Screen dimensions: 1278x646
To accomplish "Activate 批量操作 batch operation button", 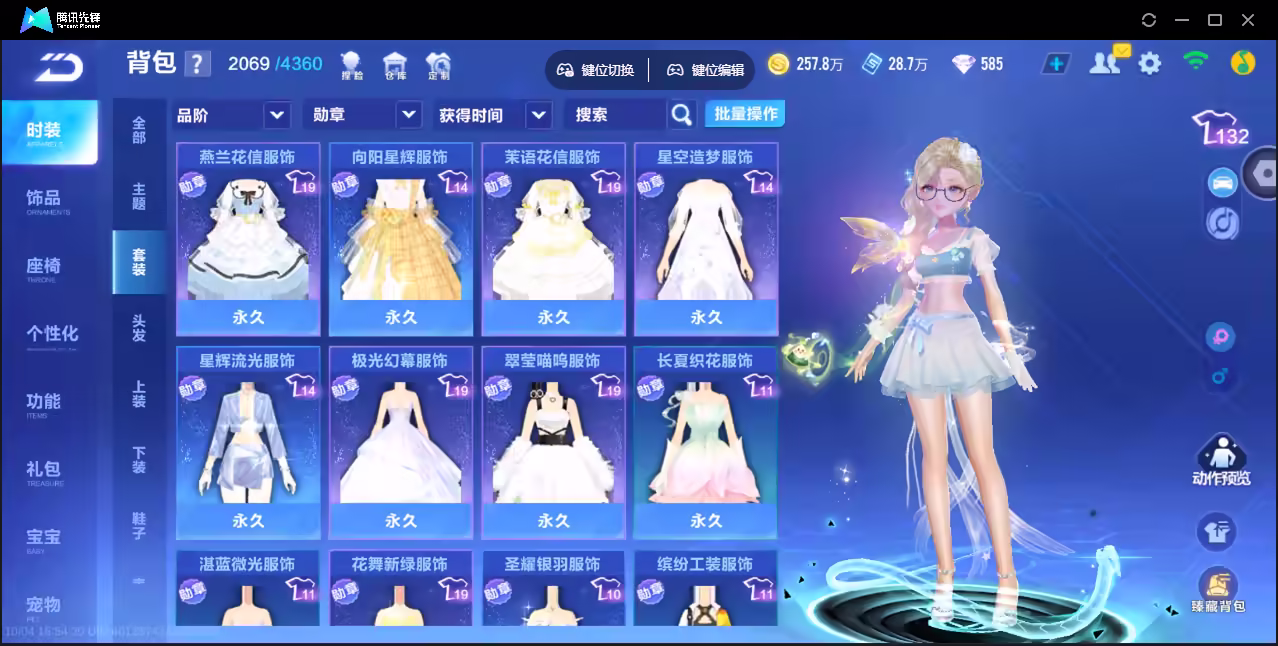I will pyautogui.click(x=745, y=114).
